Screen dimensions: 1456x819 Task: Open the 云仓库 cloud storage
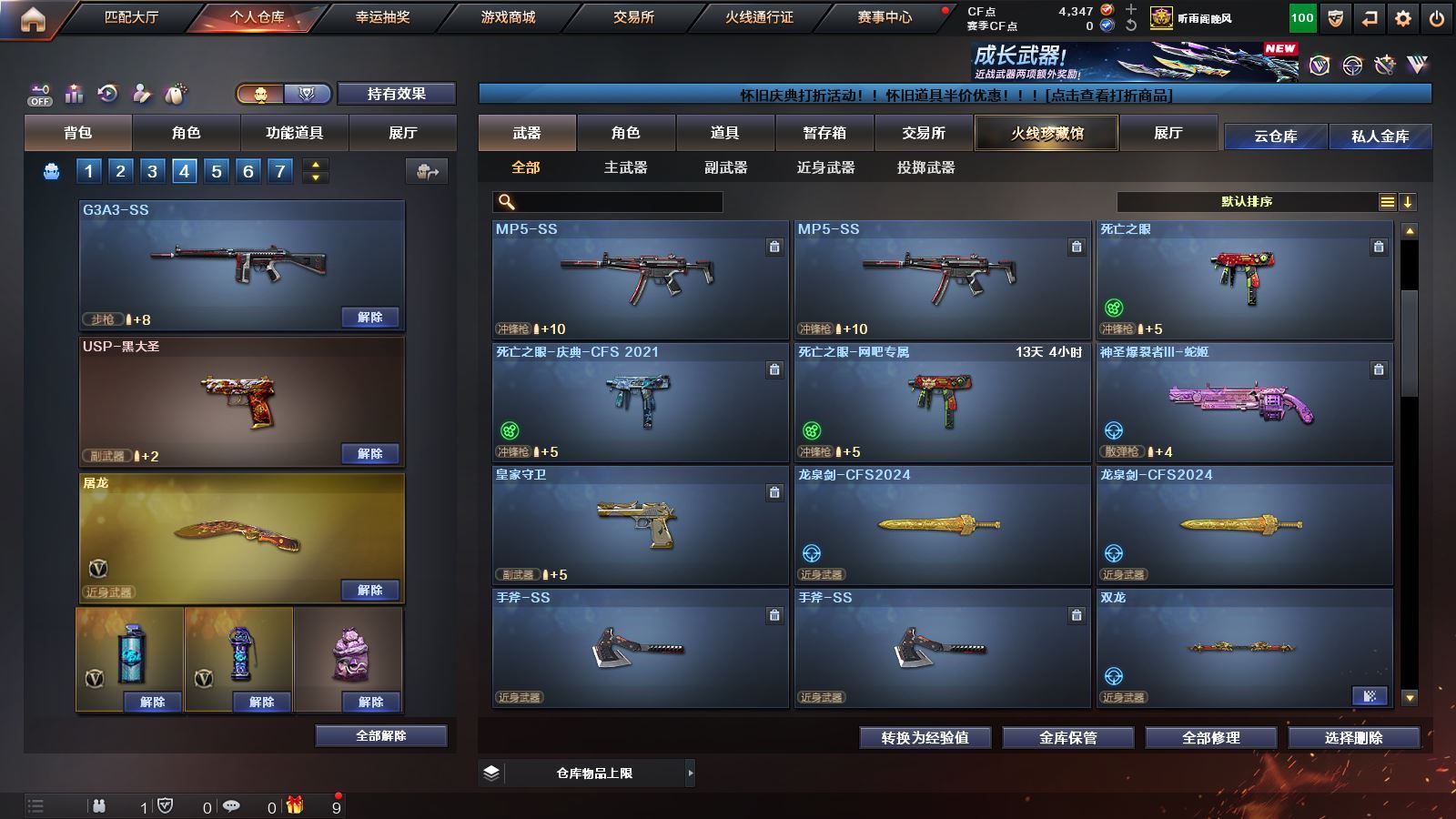coord(1275,136)
